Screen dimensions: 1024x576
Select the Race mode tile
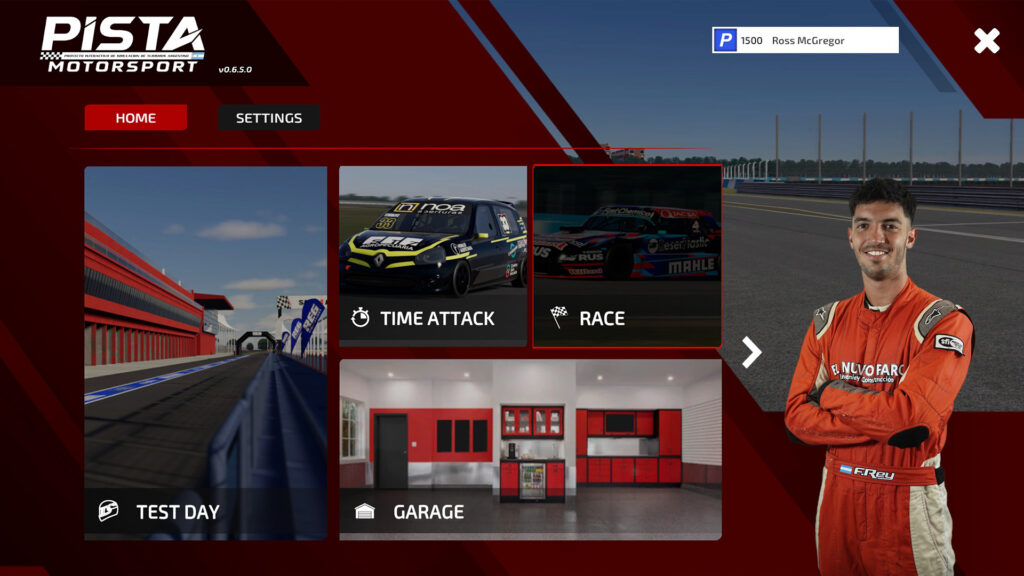click(x=627, y=256)
